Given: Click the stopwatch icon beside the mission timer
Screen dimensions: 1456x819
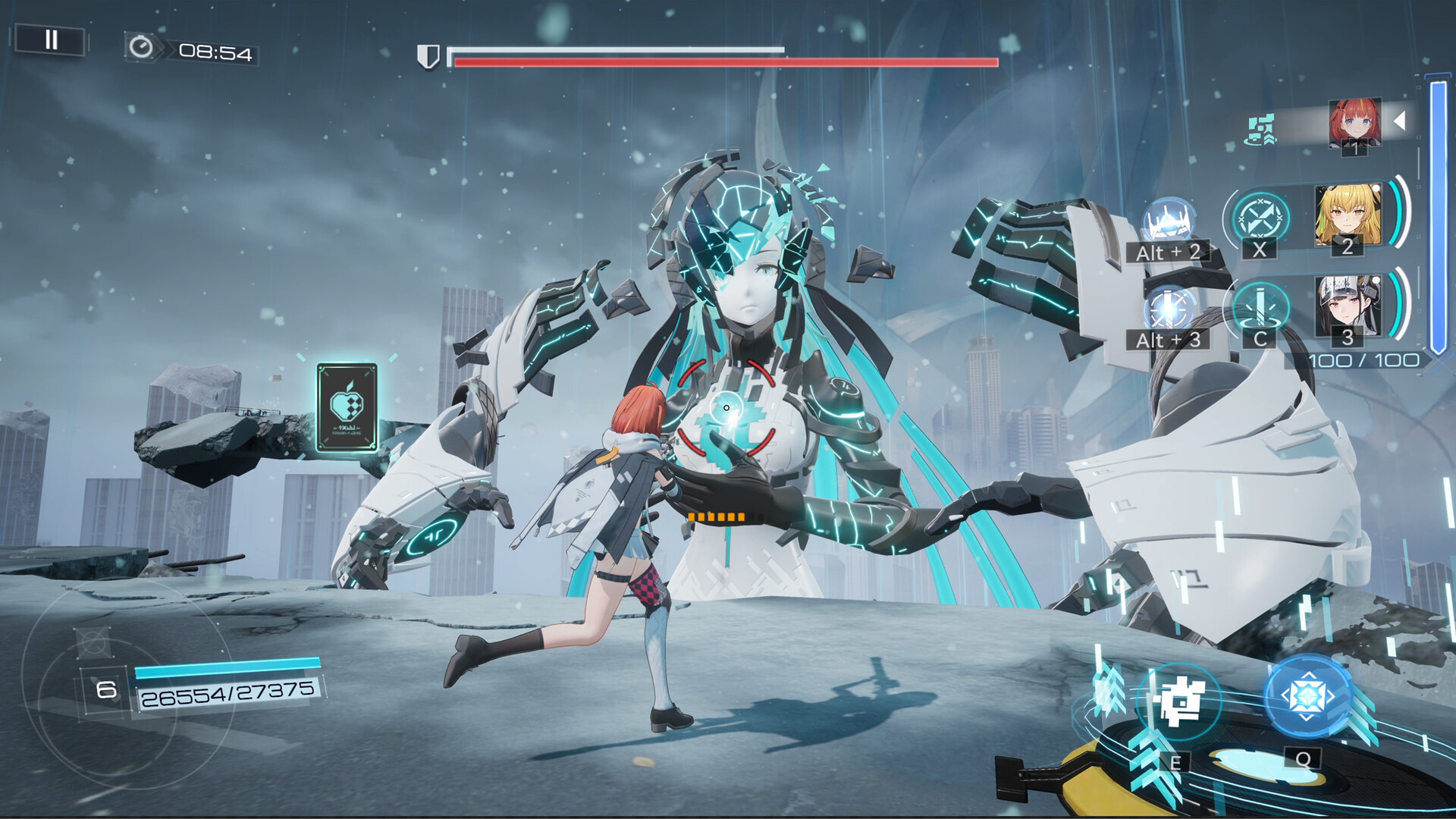Looking at the screenshot, I should tap(140, 49).
